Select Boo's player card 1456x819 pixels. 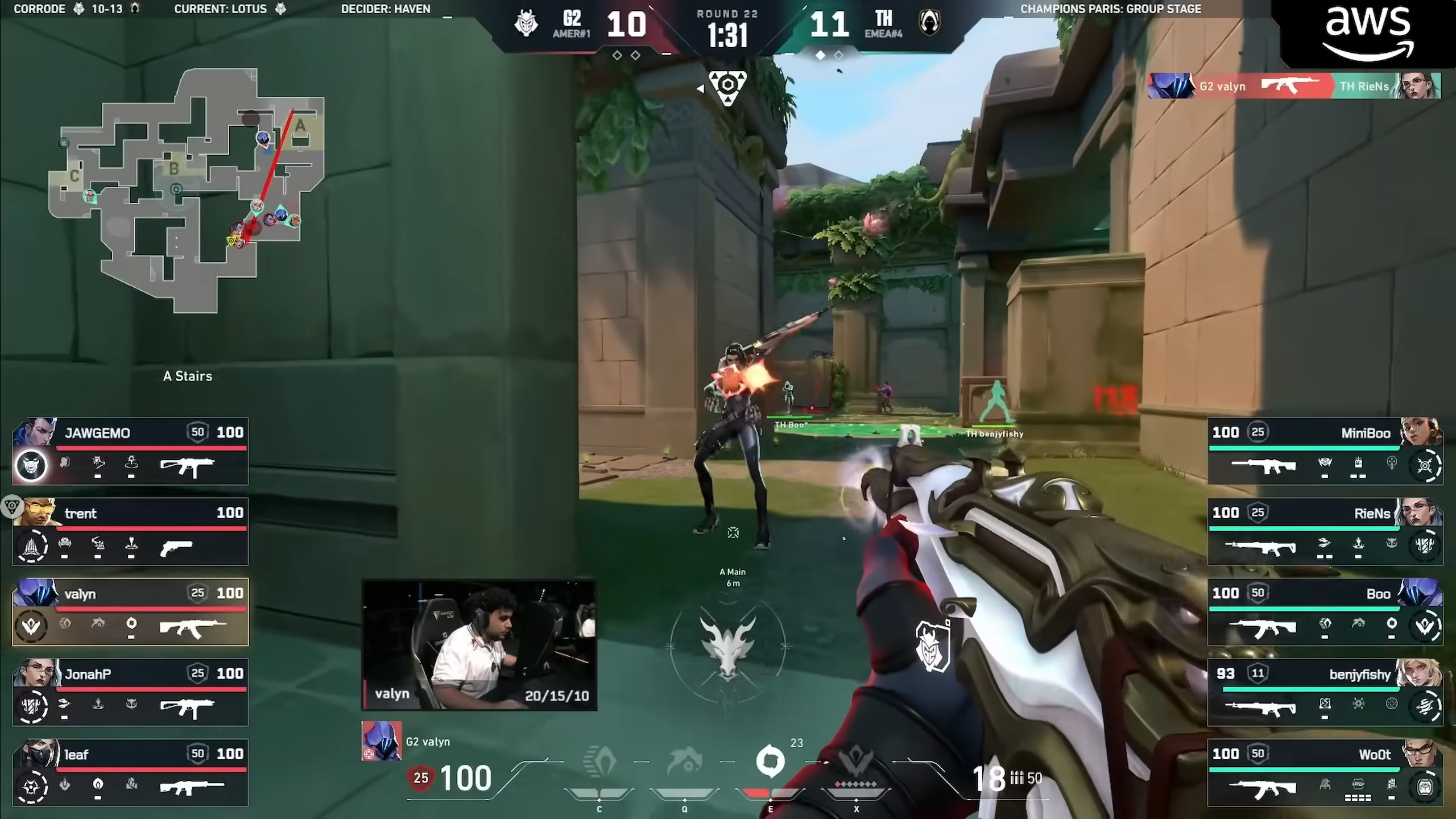pos(1325,612)
